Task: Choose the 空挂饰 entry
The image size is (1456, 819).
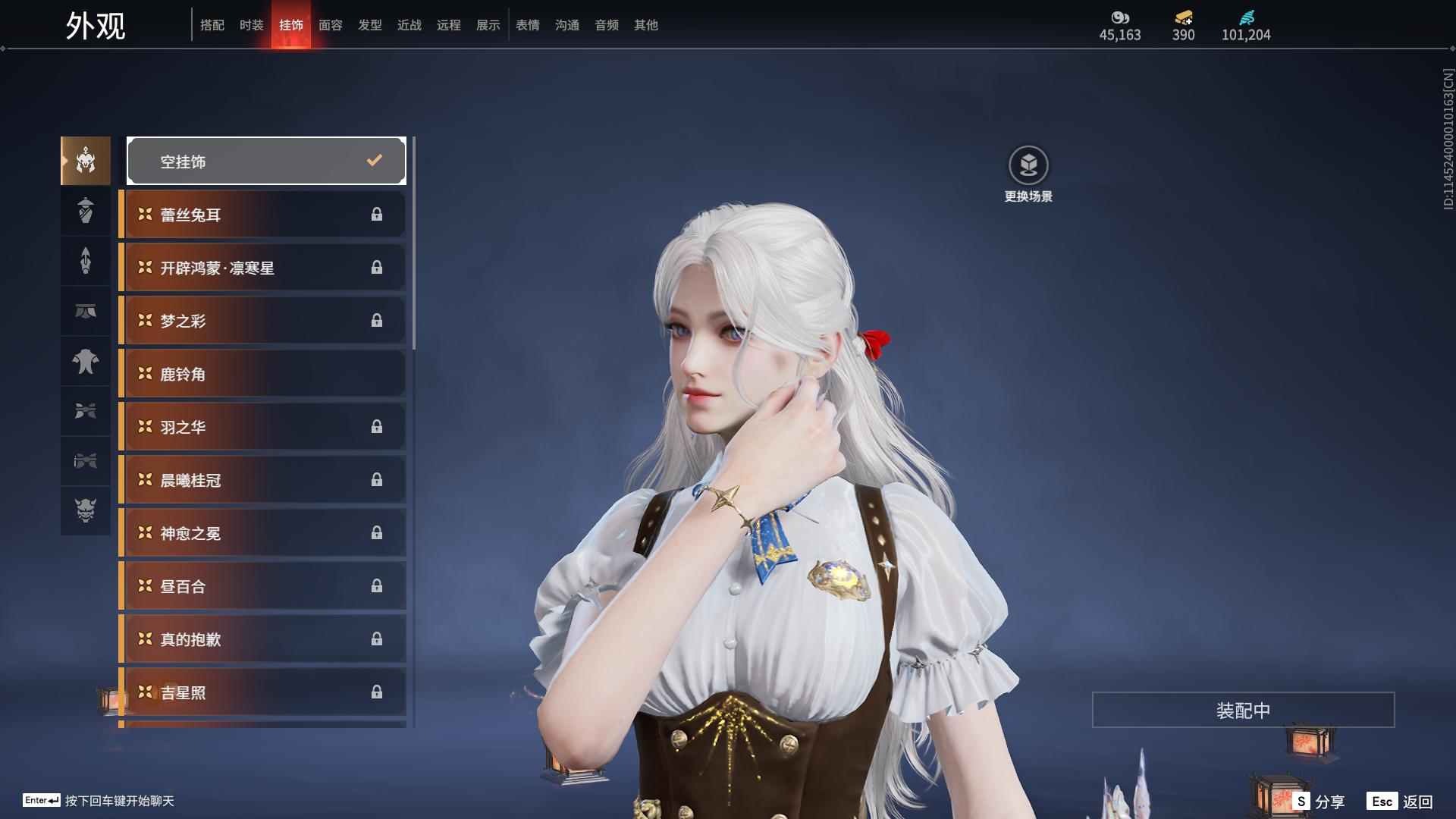Action: pos(266,161)
